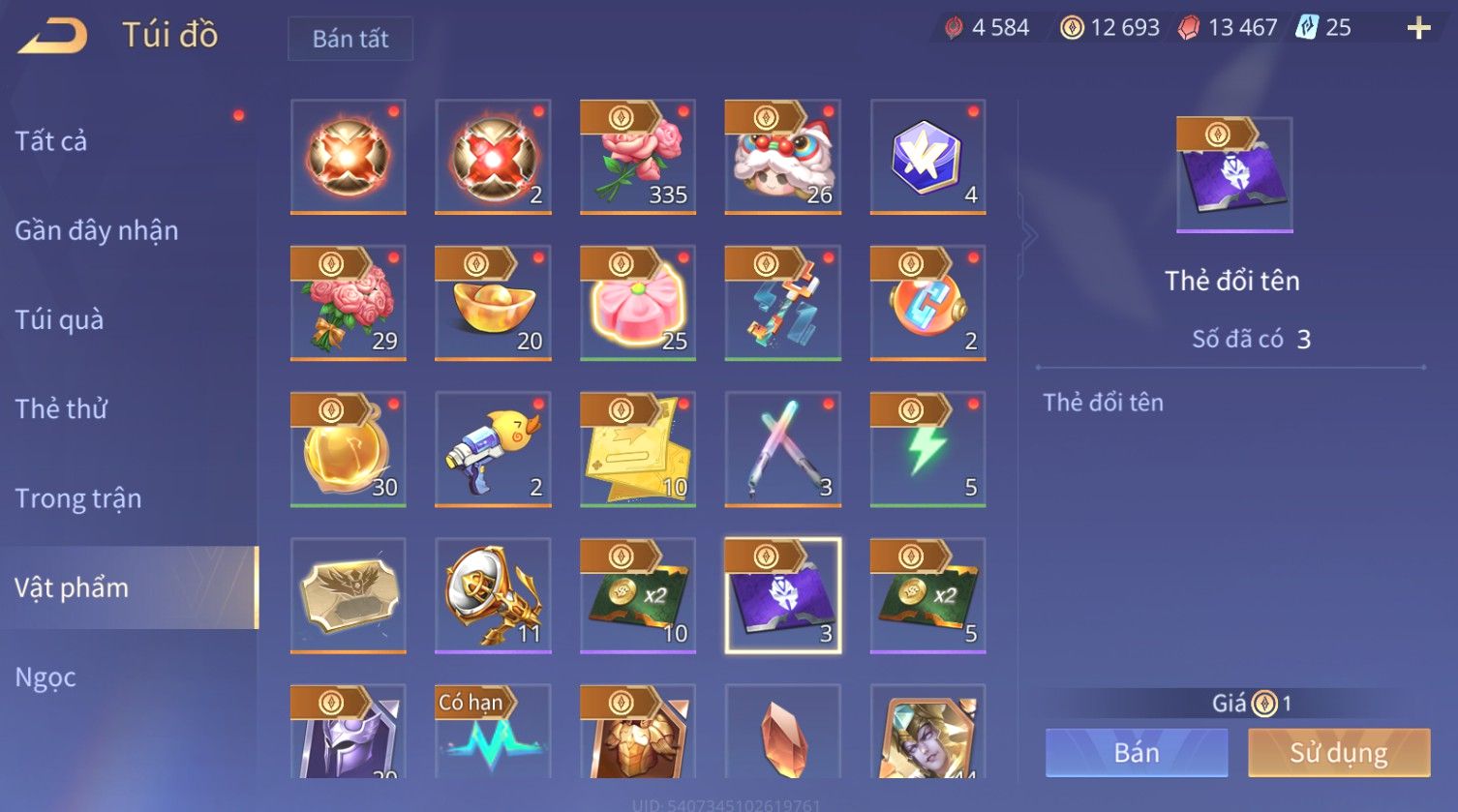The width and height of the screenshot is (1458, 812).
Task: Select the gold ingot item slot
Action: [493, 303]
